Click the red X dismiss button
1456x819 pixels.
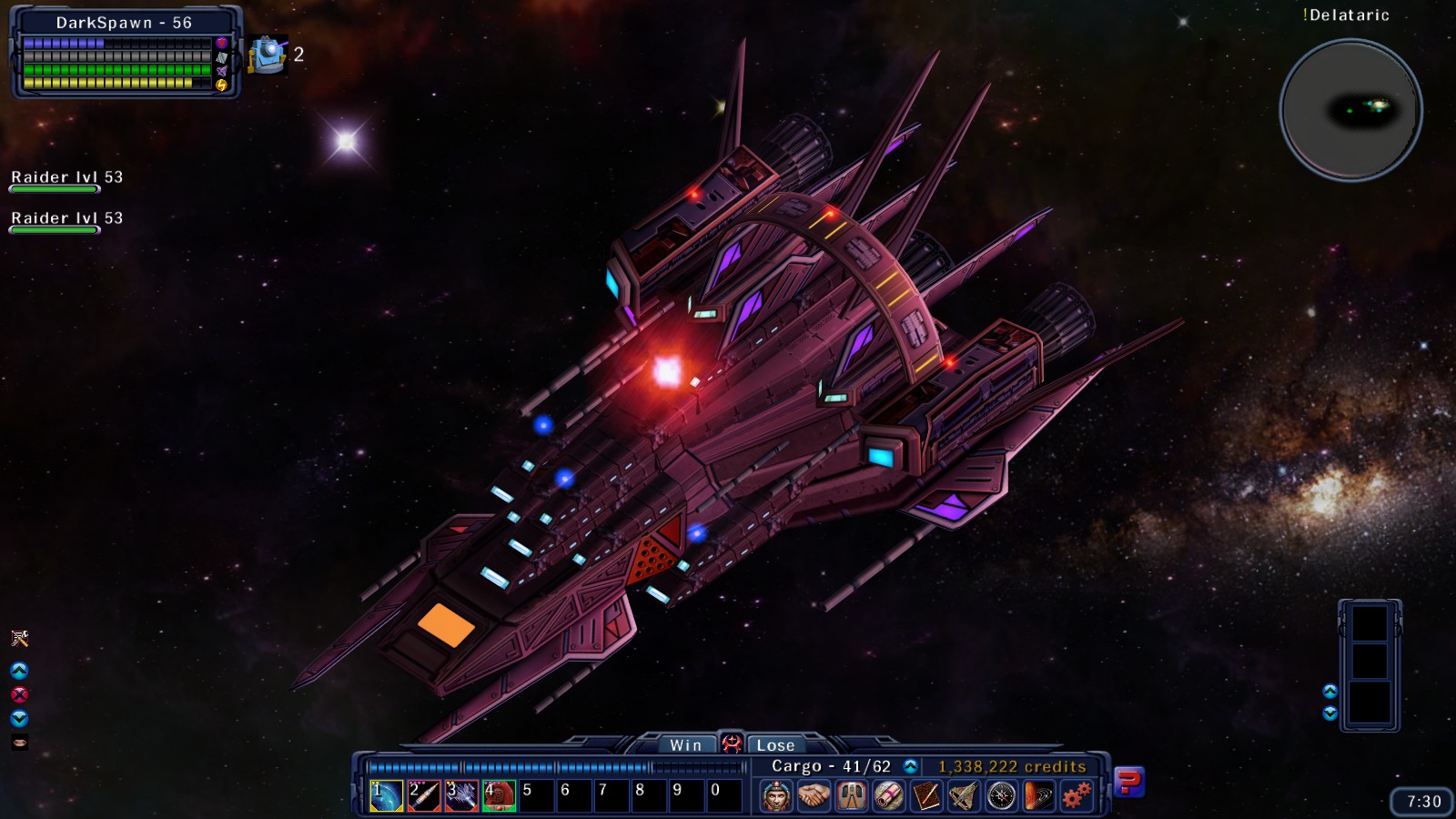(x=20, y=693)
